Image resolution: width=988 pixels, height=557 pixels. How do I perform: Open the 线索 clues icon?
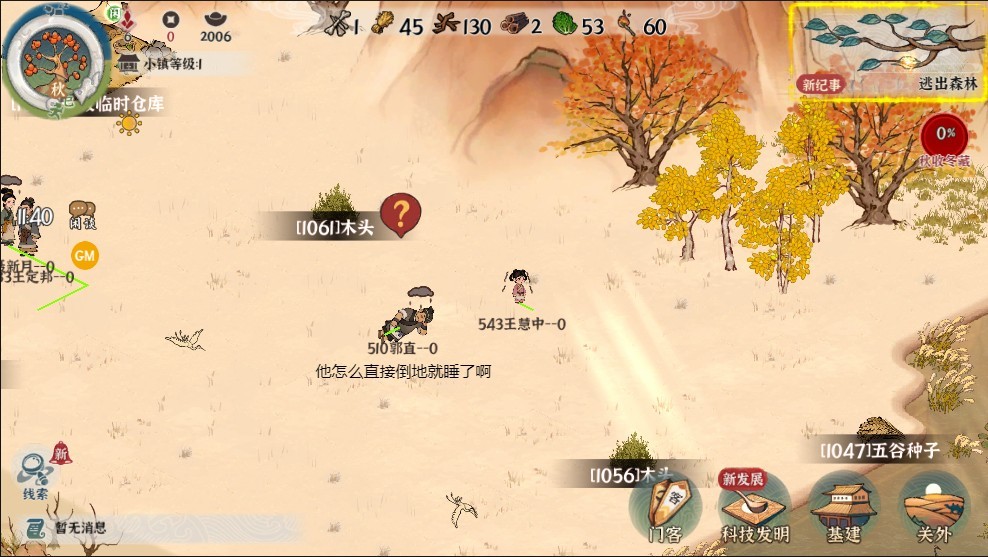point(36,473)
